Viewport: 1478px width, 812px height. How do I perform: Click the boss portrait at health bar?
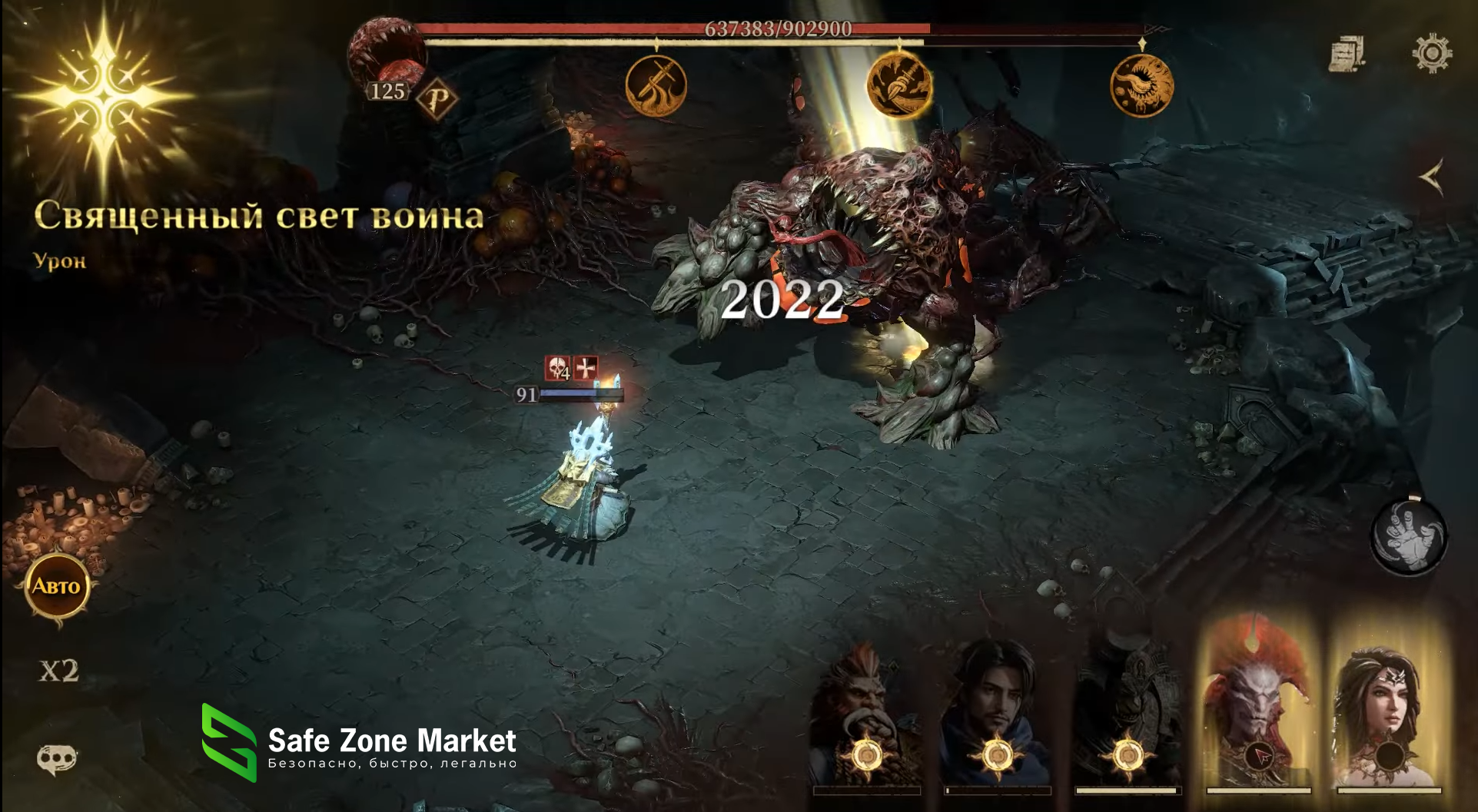386,52
